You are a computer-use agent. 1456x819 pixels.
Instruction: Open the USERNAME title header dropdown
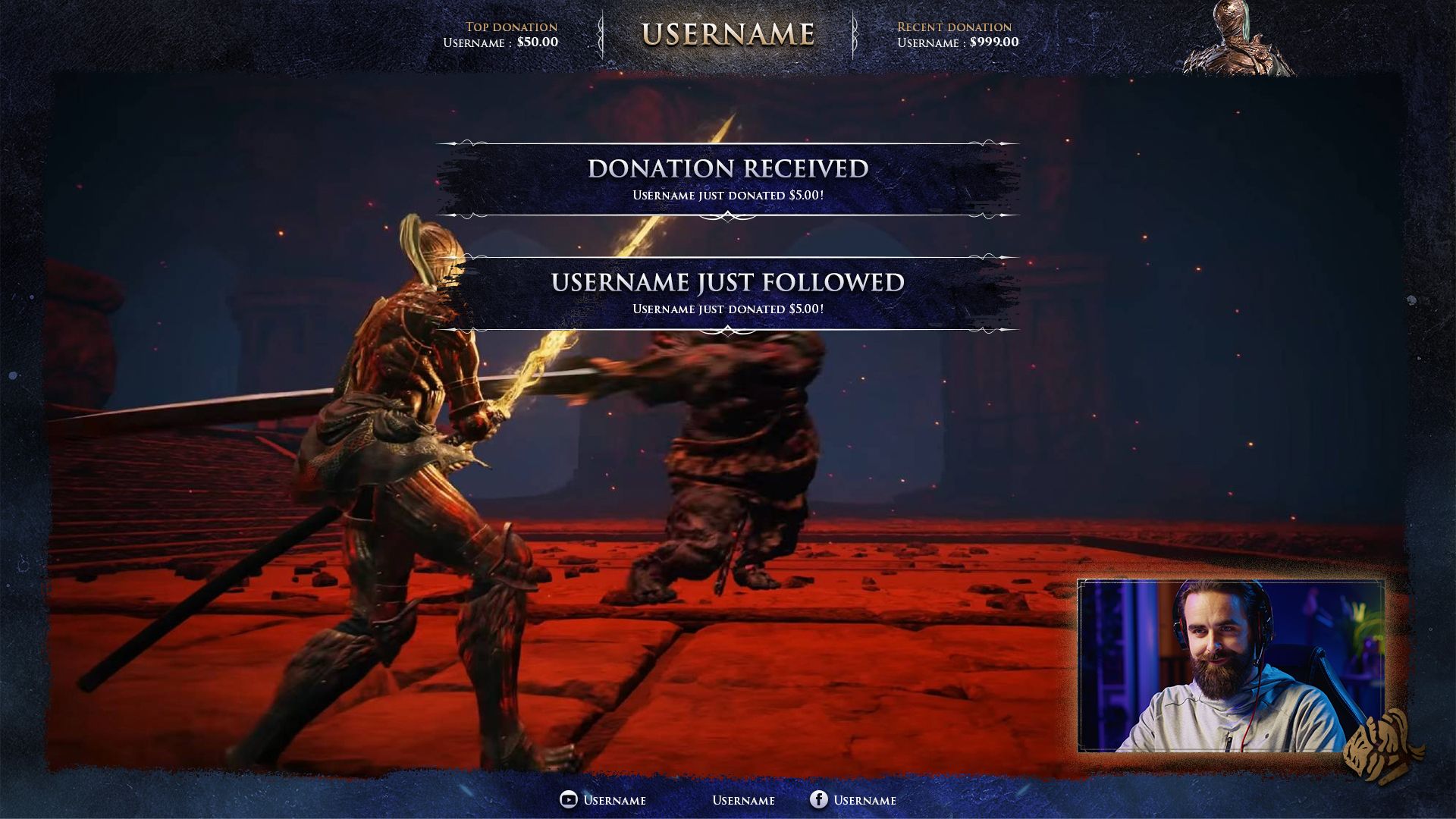(728, 32)
